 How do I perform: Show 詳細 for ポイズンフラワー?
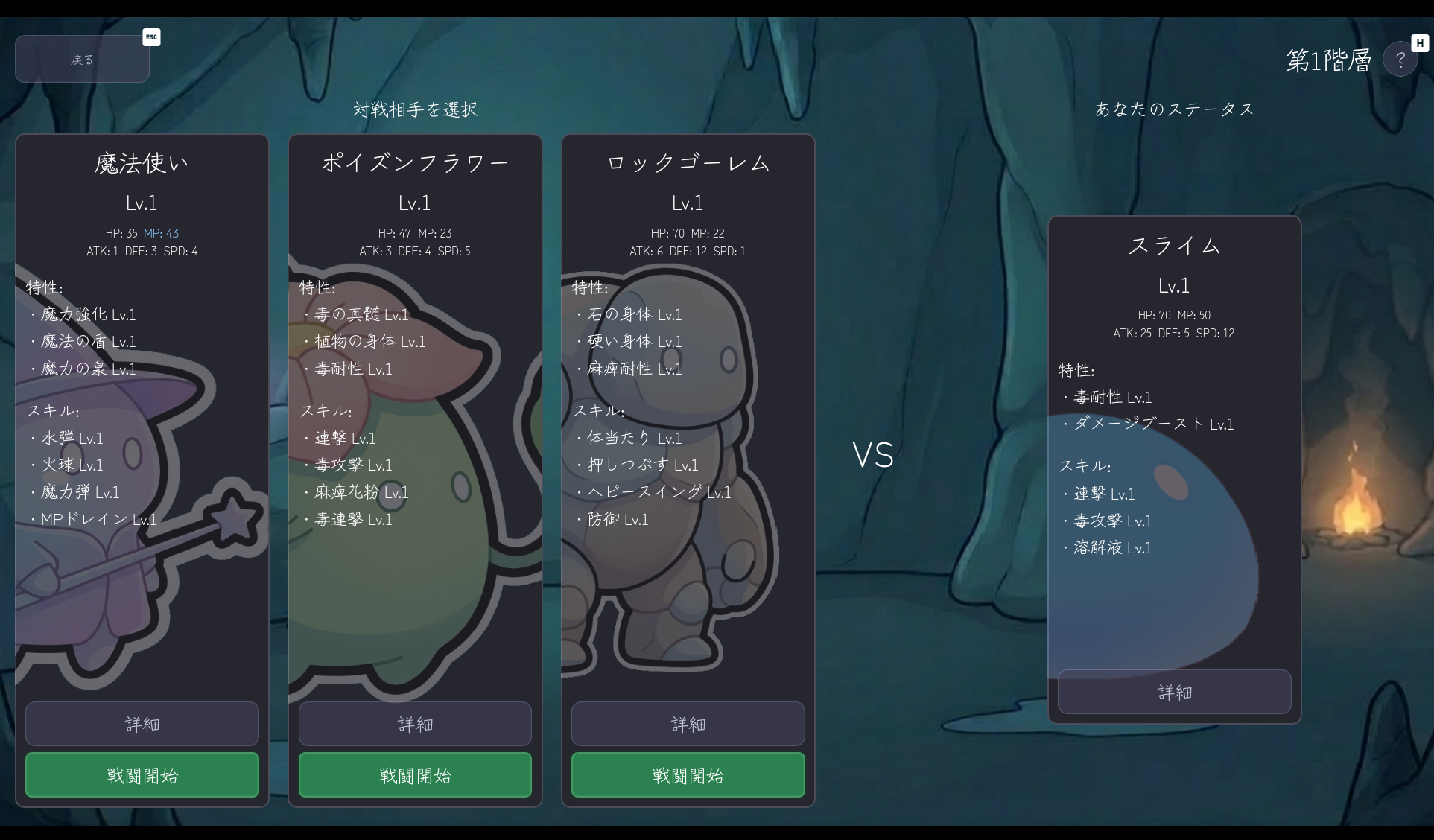pyautogui.click(x=415, y=724)
